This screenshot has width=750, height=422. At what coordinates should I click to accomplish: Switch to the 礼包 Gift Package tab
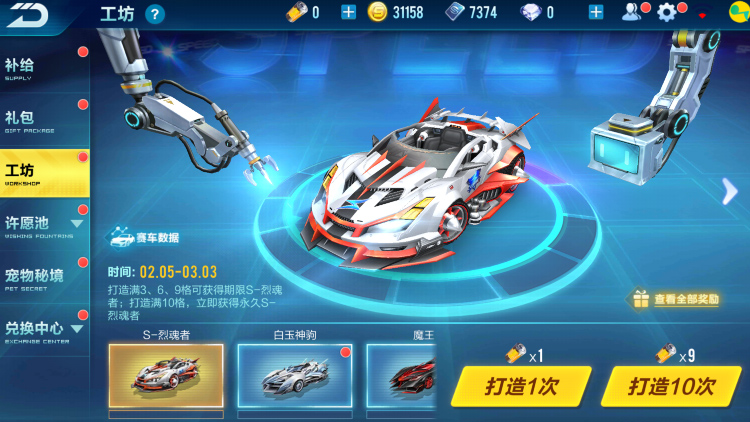coord(40,121)
